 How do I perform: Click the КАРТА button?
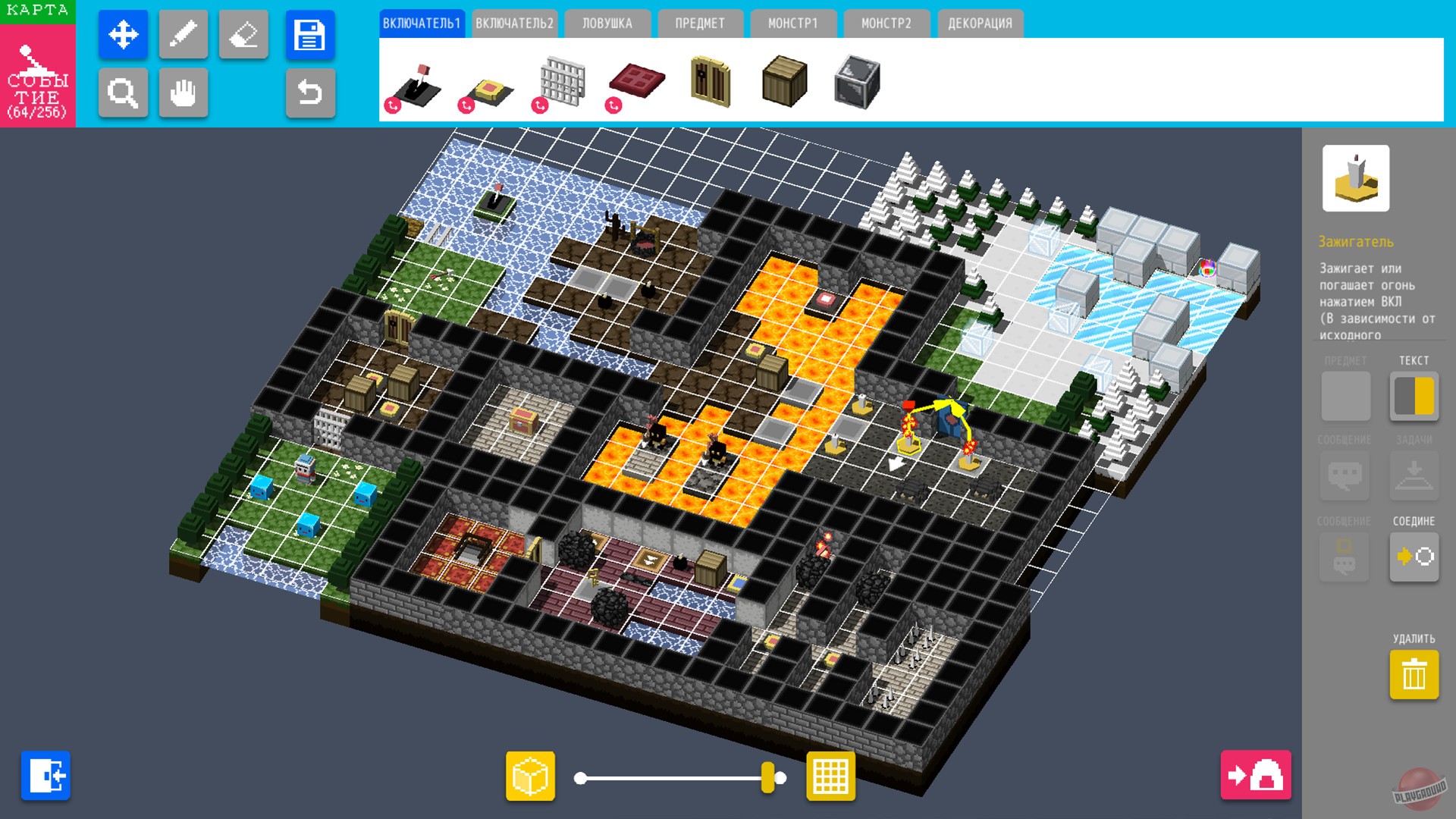37,11
